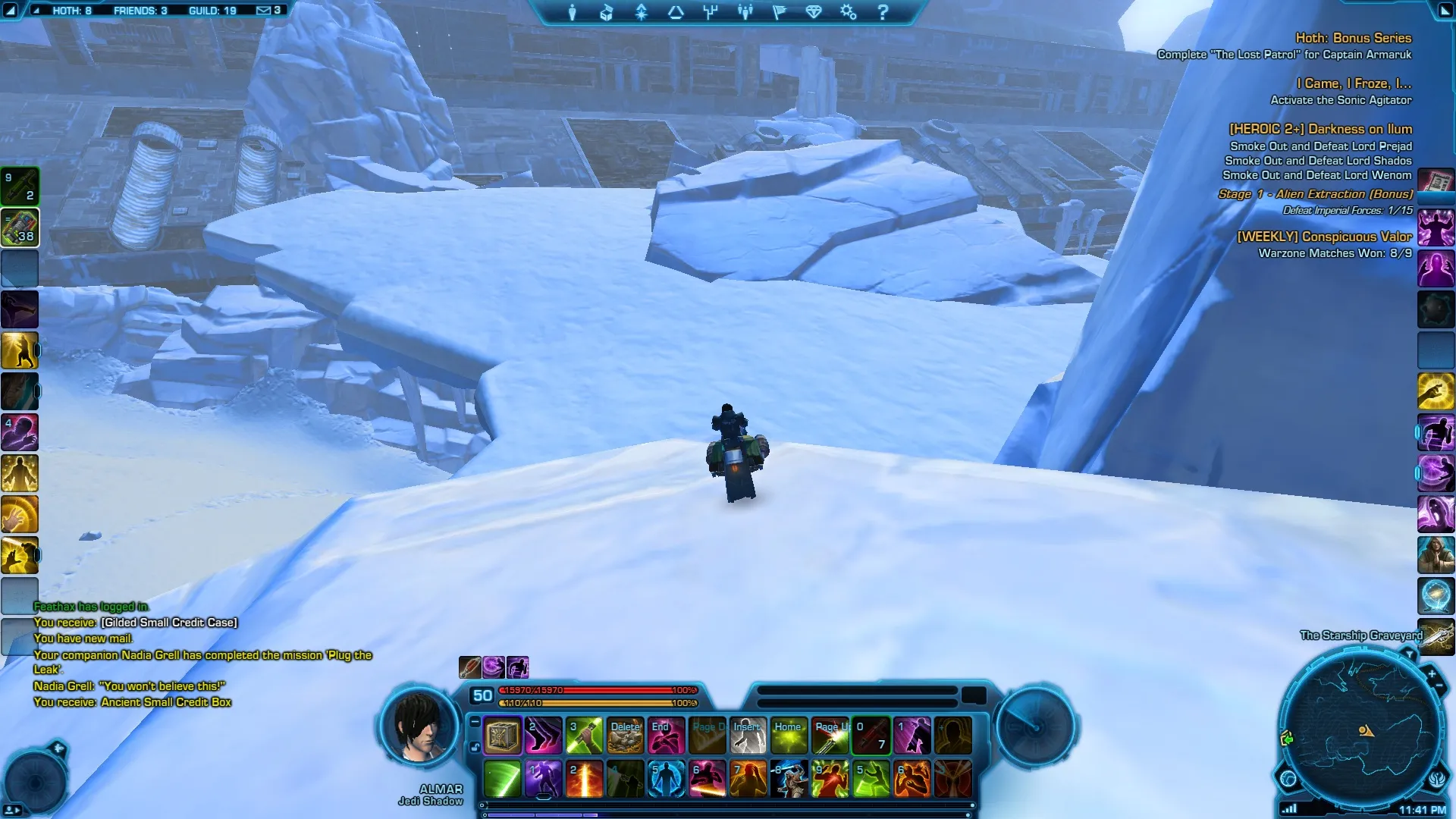Open the guild flag icon in top menu
Viewport: 1456px width, 819px height.
[779, 12]
